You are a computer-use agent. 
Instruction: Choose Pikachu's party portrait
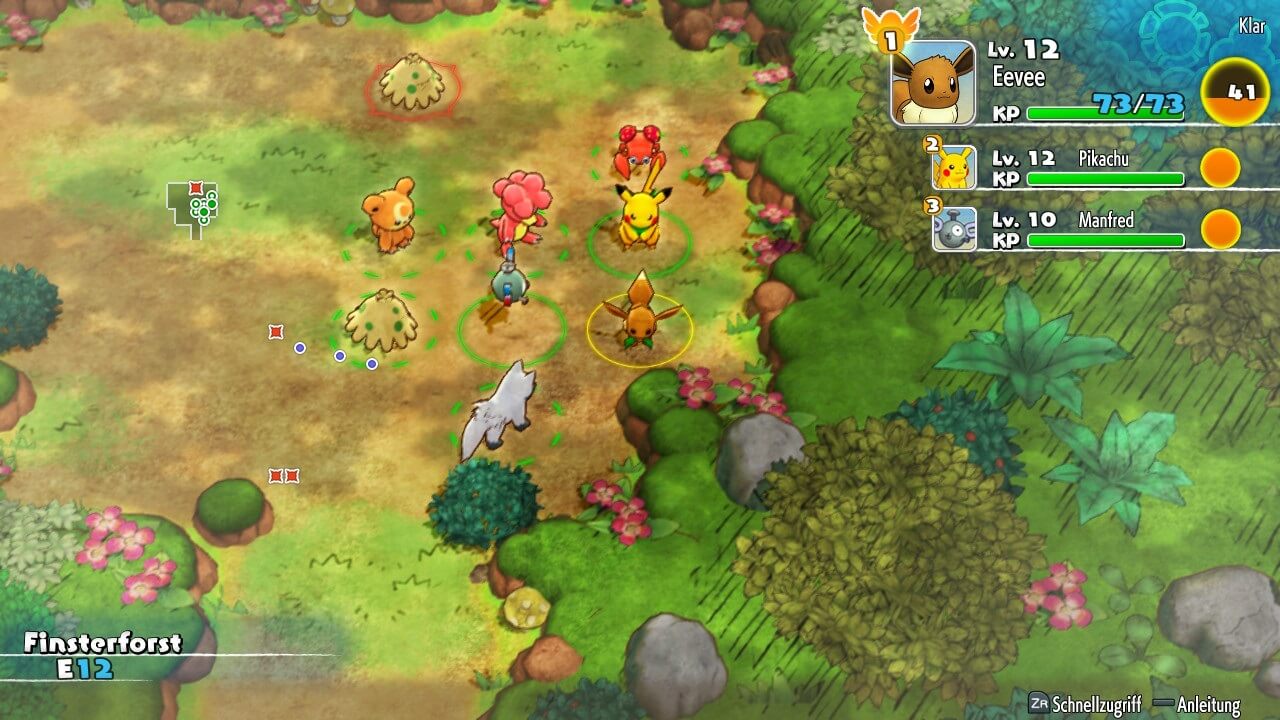pyautogui.click(x=954, y=168)
